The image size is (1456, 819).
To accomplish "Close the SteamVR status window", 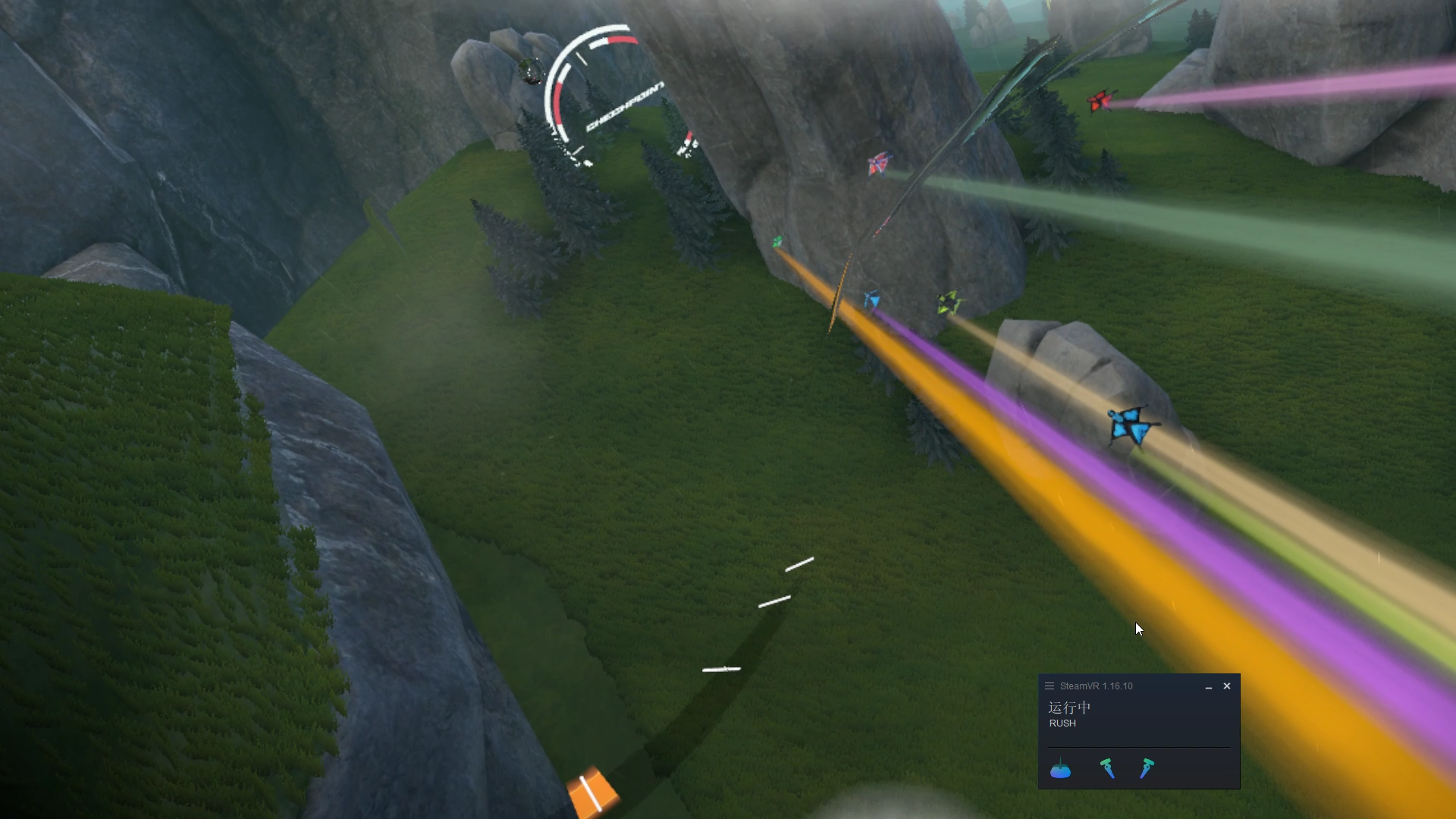I will pos(1227,686).
